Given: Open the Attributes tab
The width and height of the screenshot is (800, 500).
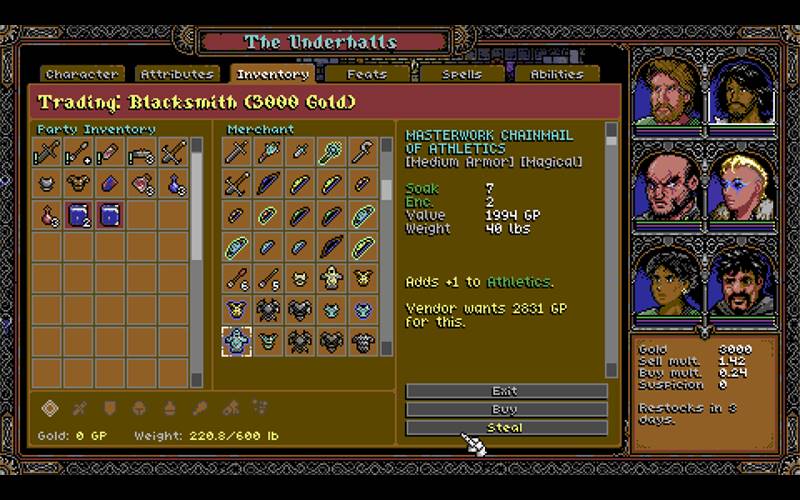Looking at the screenshot, I should click(x=177, y=74).
